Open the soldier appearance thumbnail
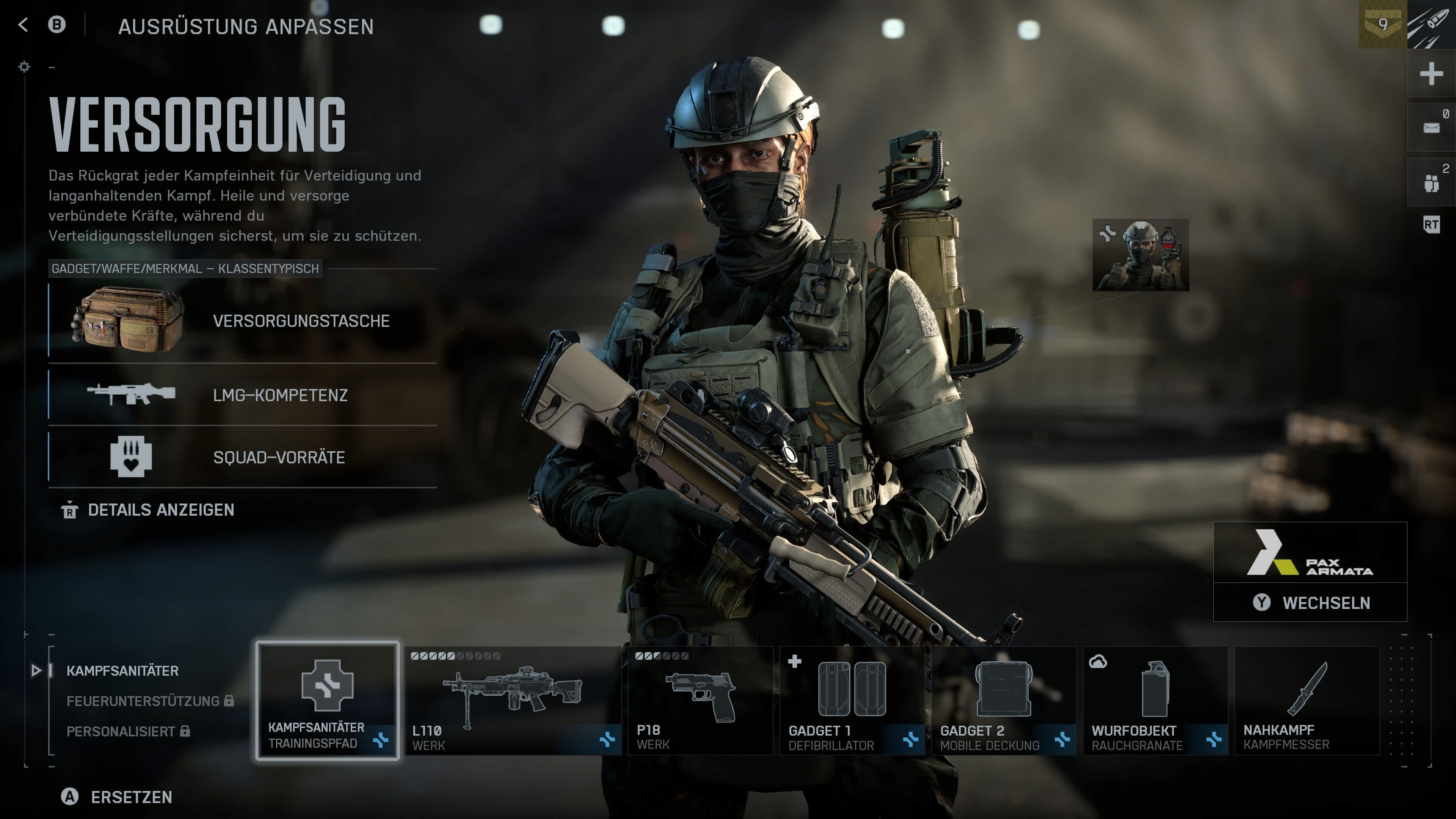Viewport: 1456px width, 819px height. pos(1141,255)
